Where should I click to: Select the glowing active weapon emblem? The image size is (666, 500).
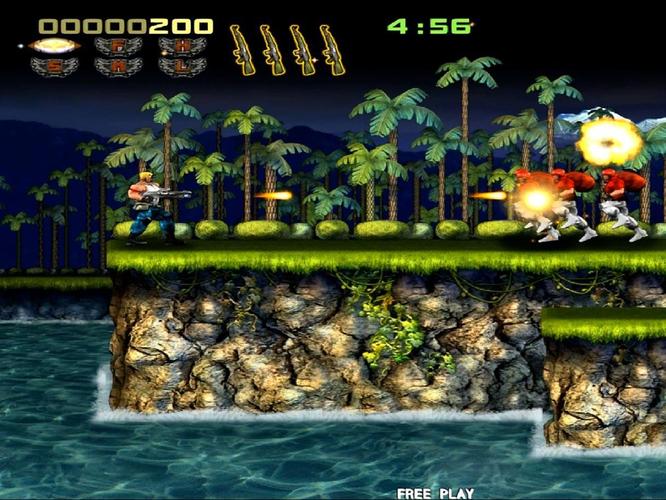54,45
